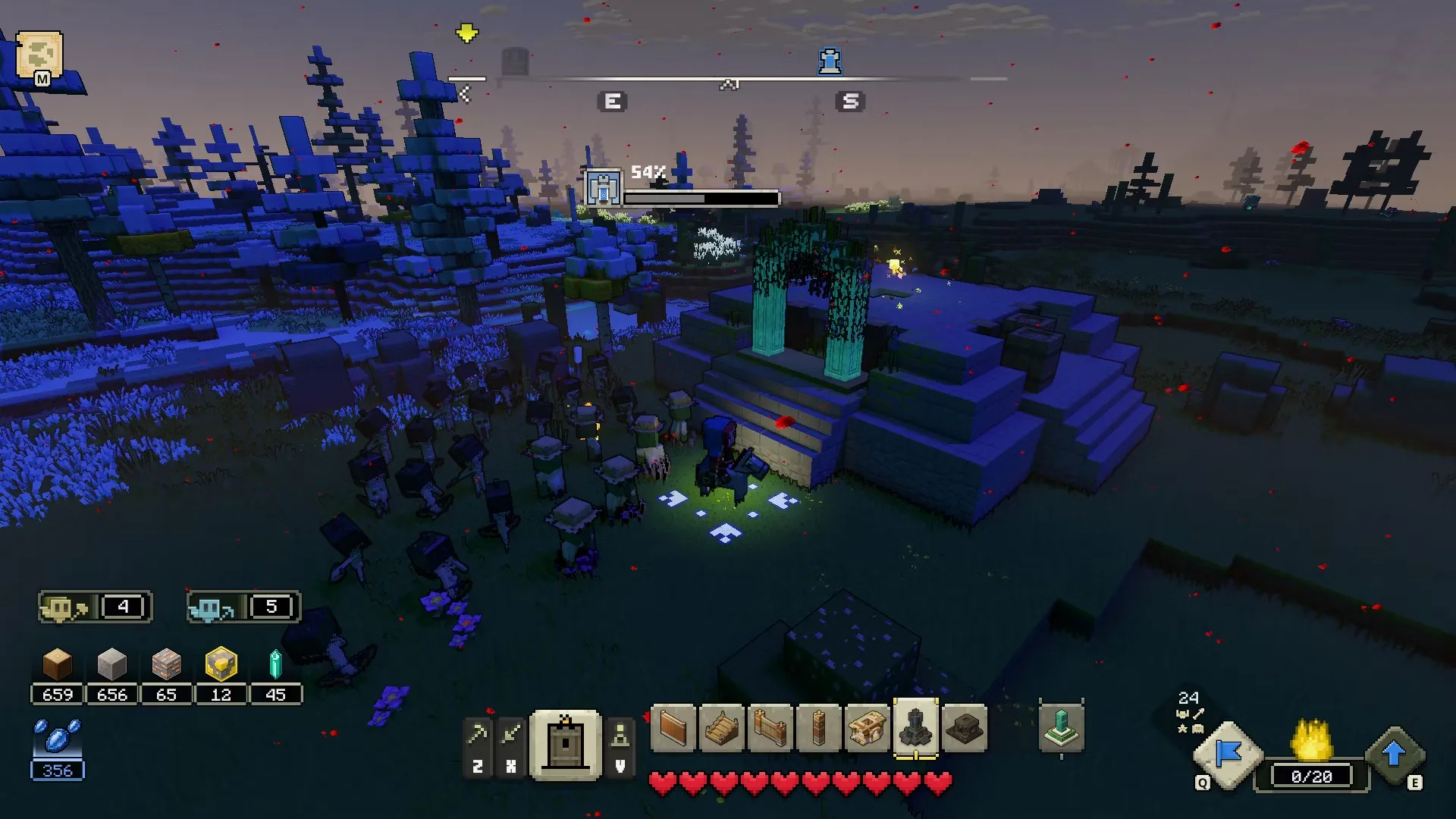This screenshot has width=1456, height=819.
Task: Select the wooden wall build slot
Action: pos(673,729)
